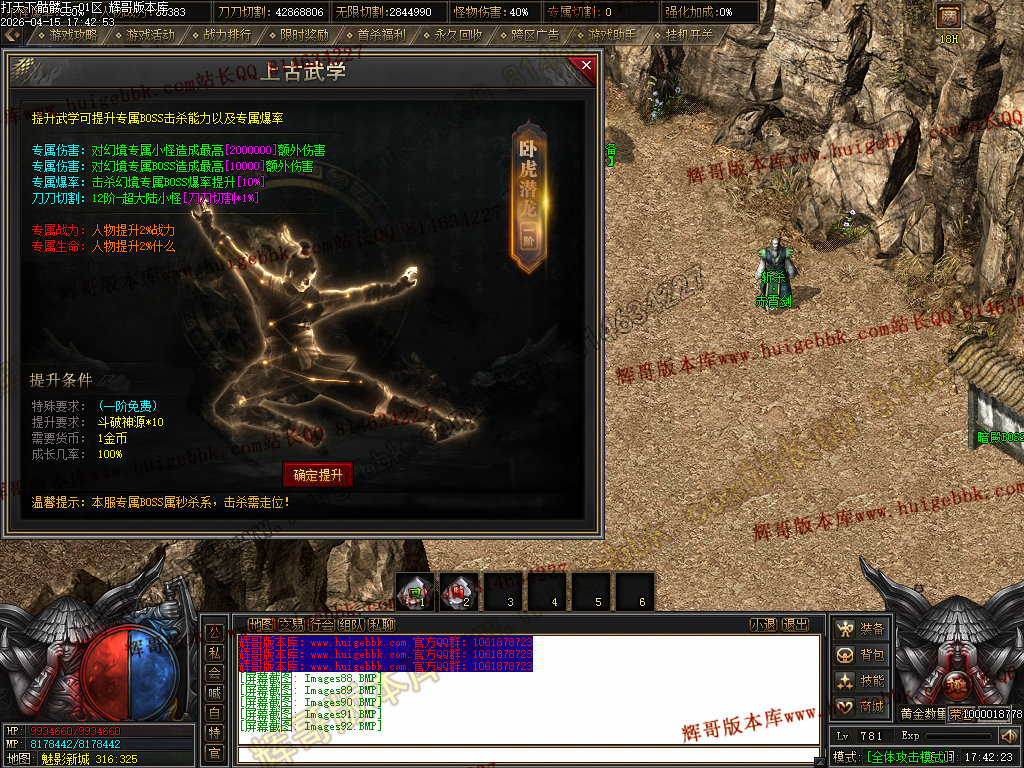
Task: Click the chat message input box
Action: [x=530, y=755]
